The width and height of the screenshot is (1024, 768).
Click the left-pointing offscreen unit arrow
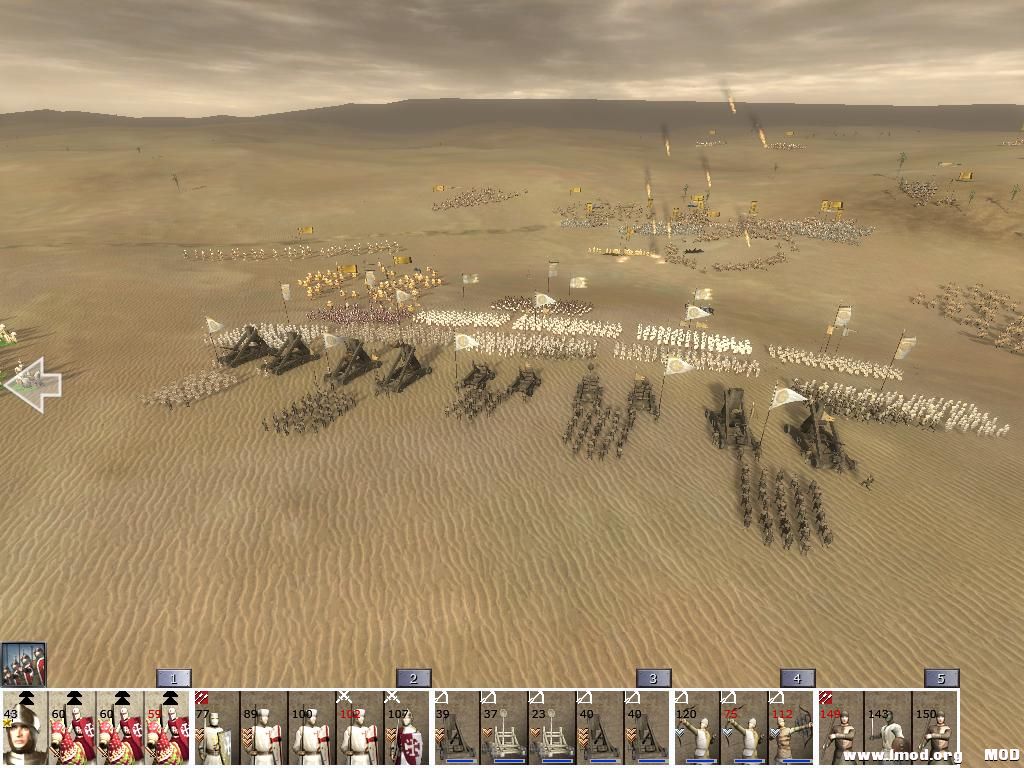(x=33, y=385)
